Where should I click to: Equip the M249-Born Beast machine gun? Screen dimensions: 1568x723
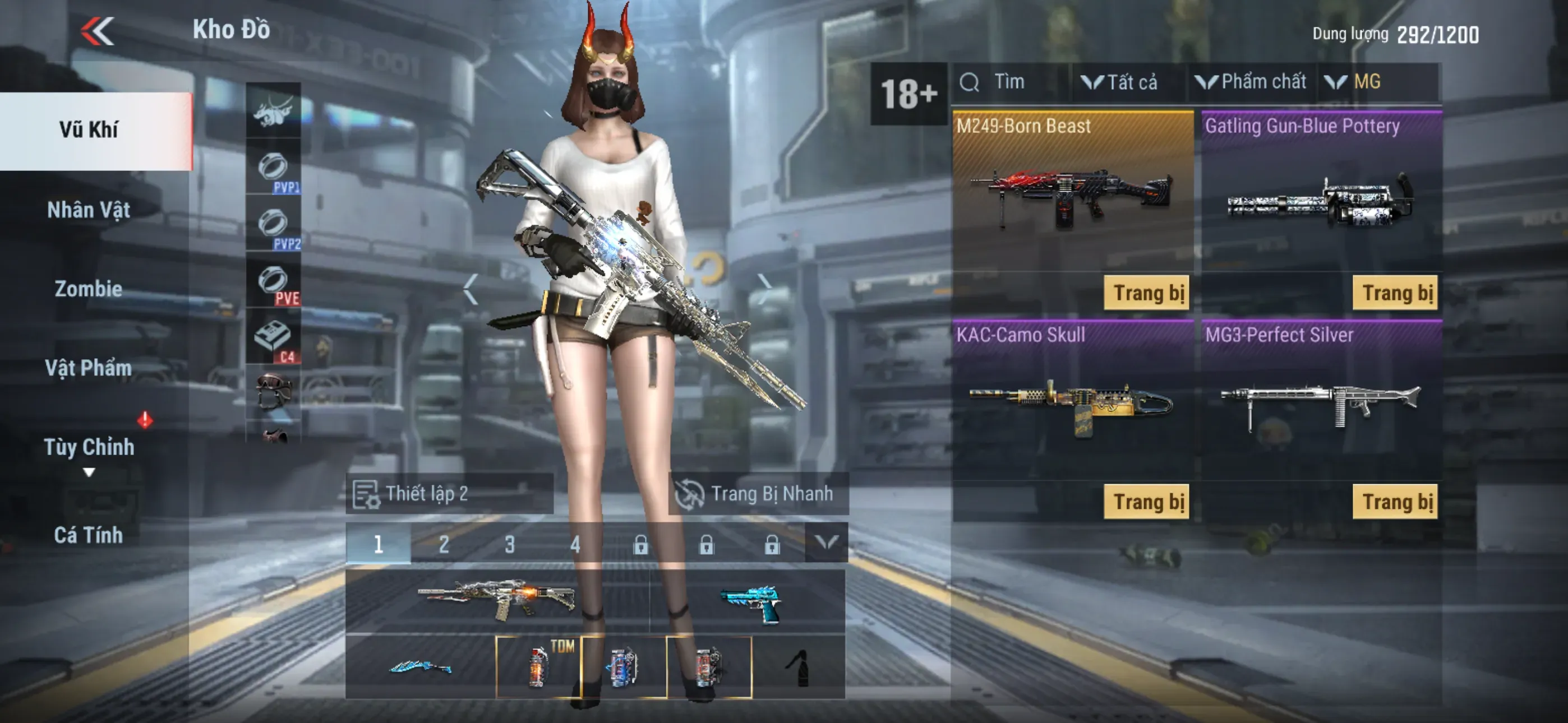tap(1147, 293)
